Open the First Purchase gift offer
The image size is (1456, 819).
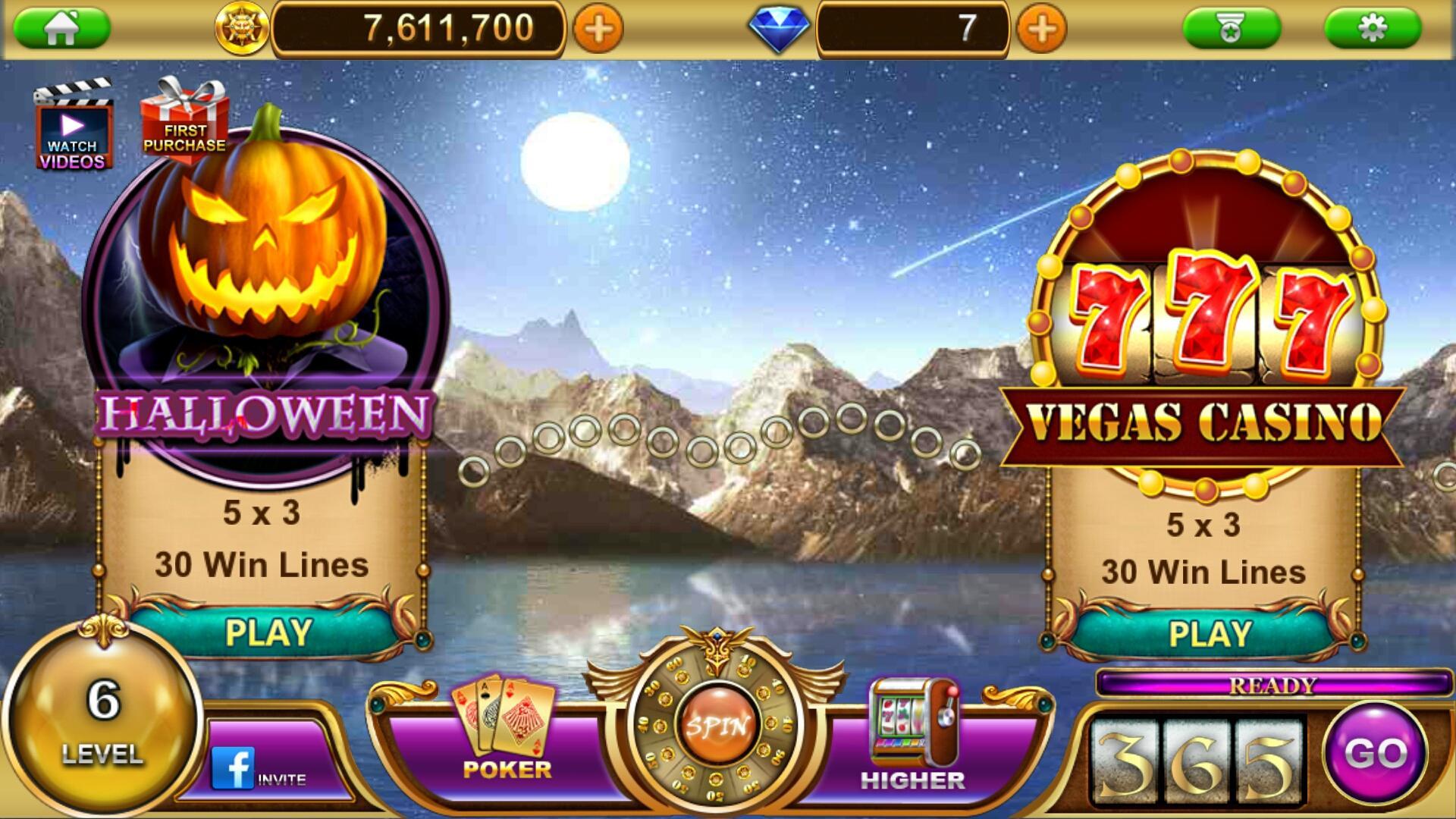click(x=184, y=121)
